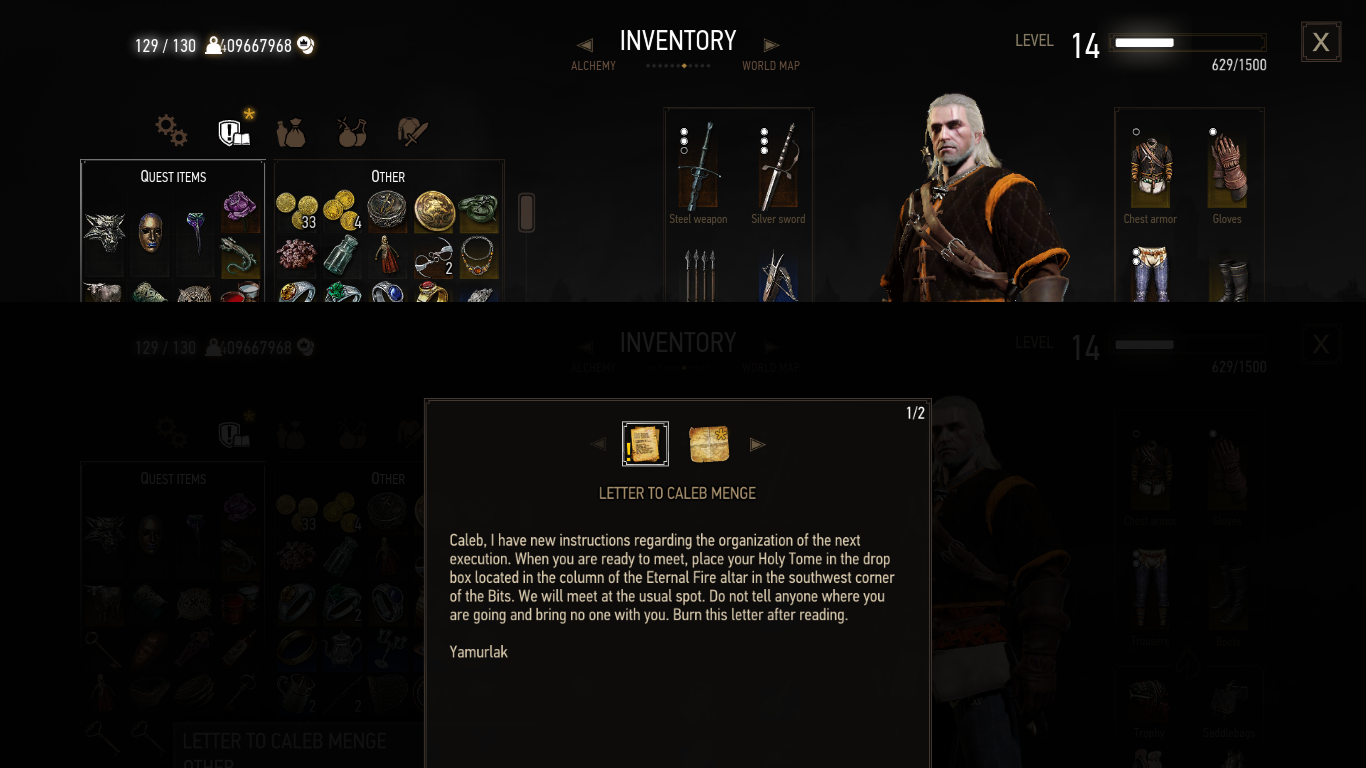Viewport: 1366px width, 768px height.
Task: Click the stack of 33 crowns item
Action: 296,211
